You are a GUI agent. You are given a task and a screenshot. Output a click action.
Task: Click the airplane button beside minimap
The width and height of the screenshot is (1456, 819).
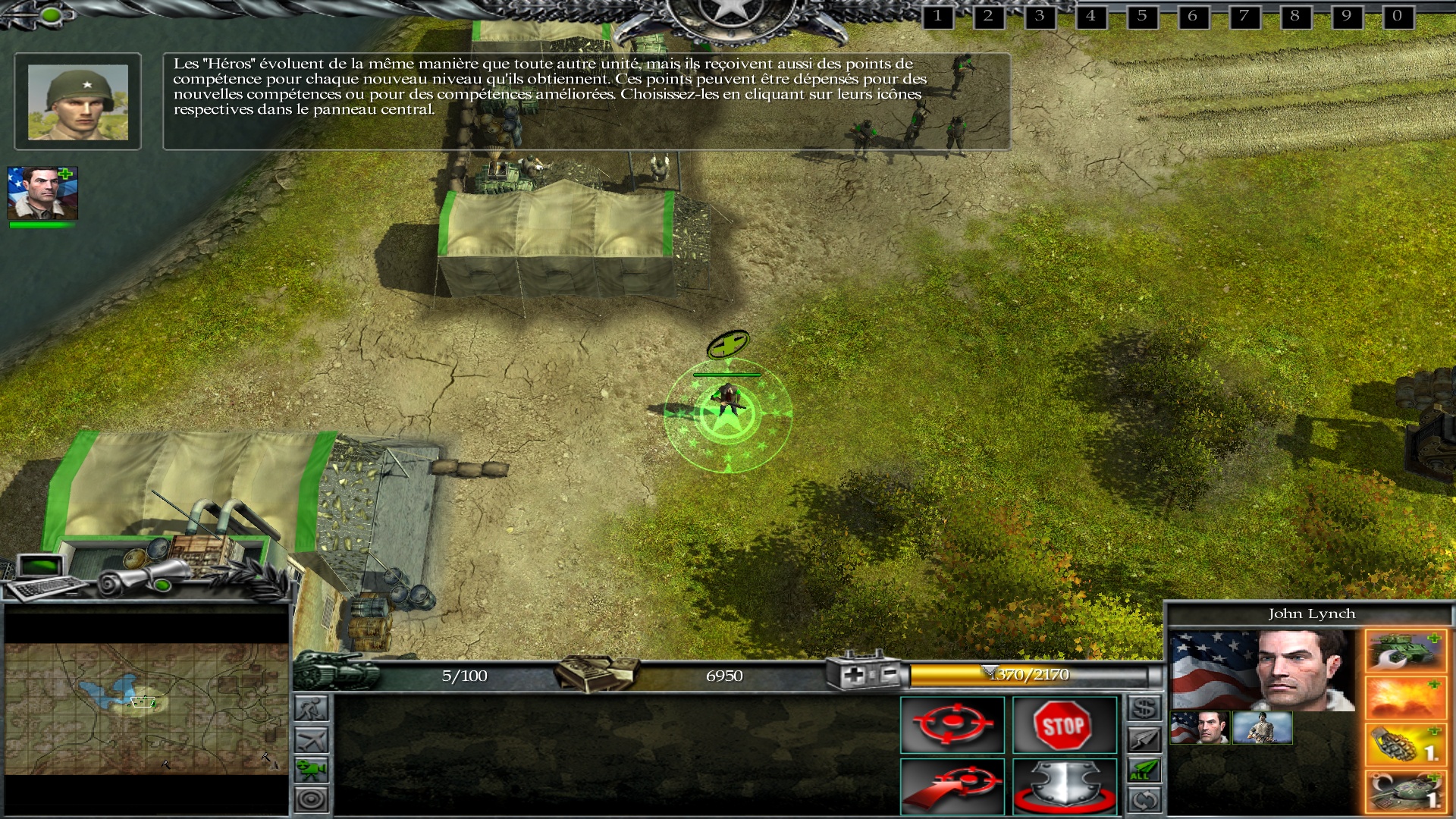click(x=312, y=739)
